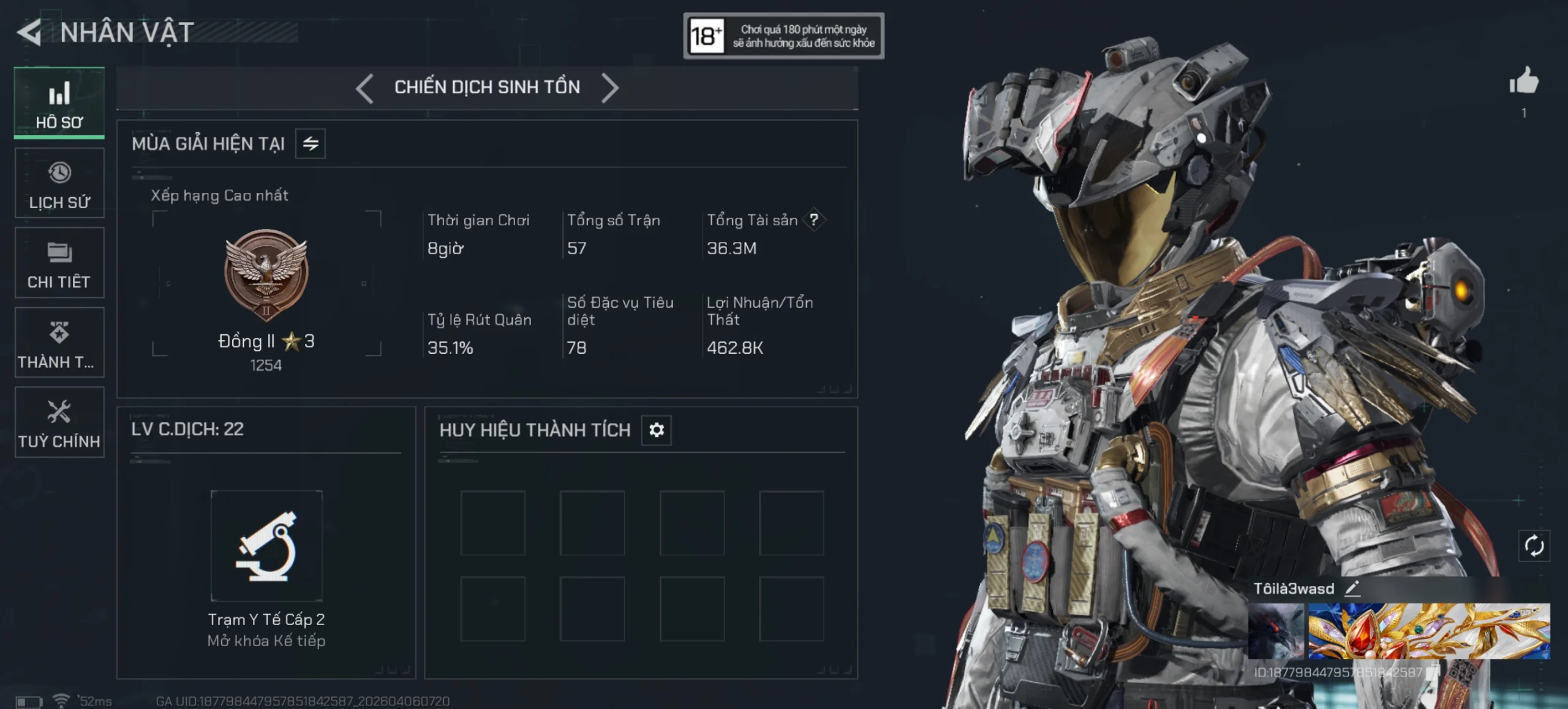Select the Lịch Sử history icon
The image size is (1568, 709).
pyautogui.click(x=59, y=182)
